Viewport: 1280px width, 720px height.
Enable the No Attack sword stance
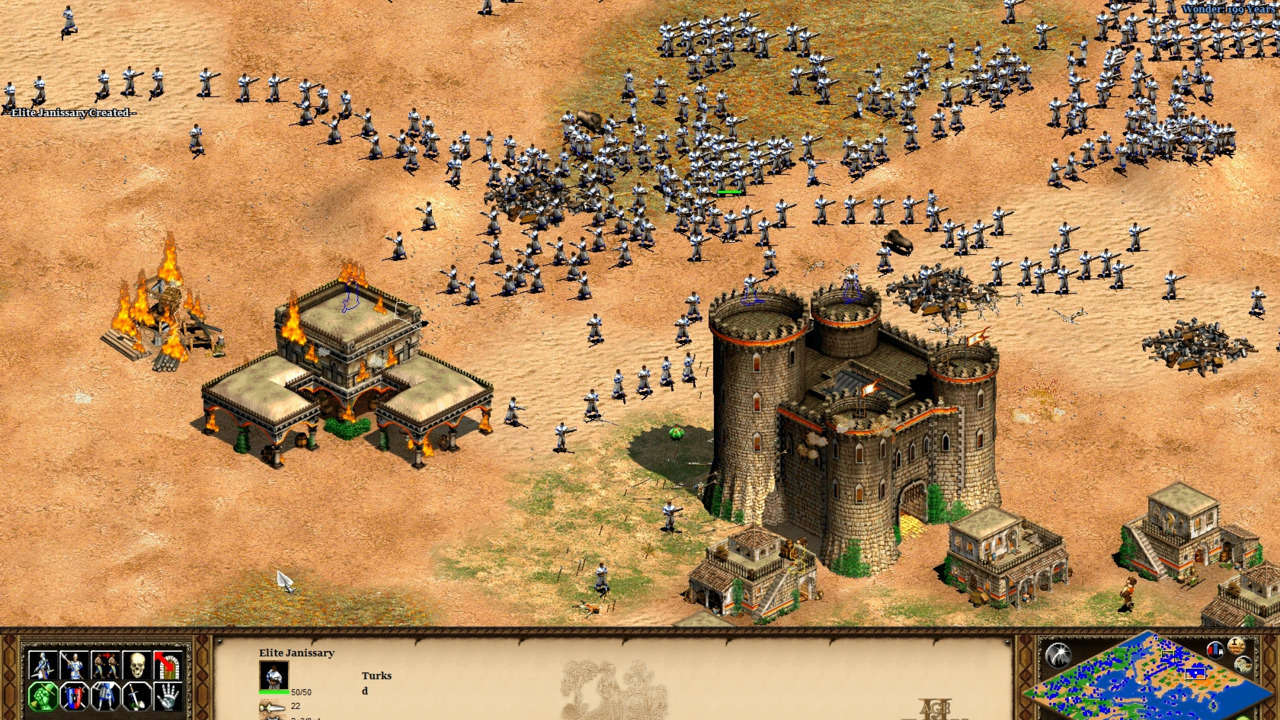(x=138, y=696)
